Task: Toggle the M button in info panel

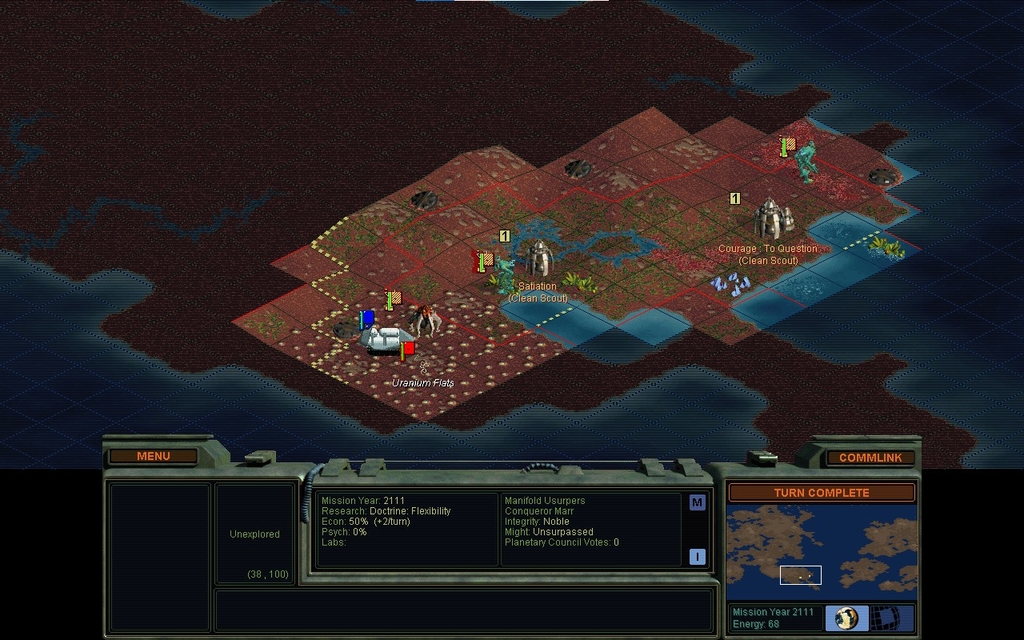Action: (697, 502)
